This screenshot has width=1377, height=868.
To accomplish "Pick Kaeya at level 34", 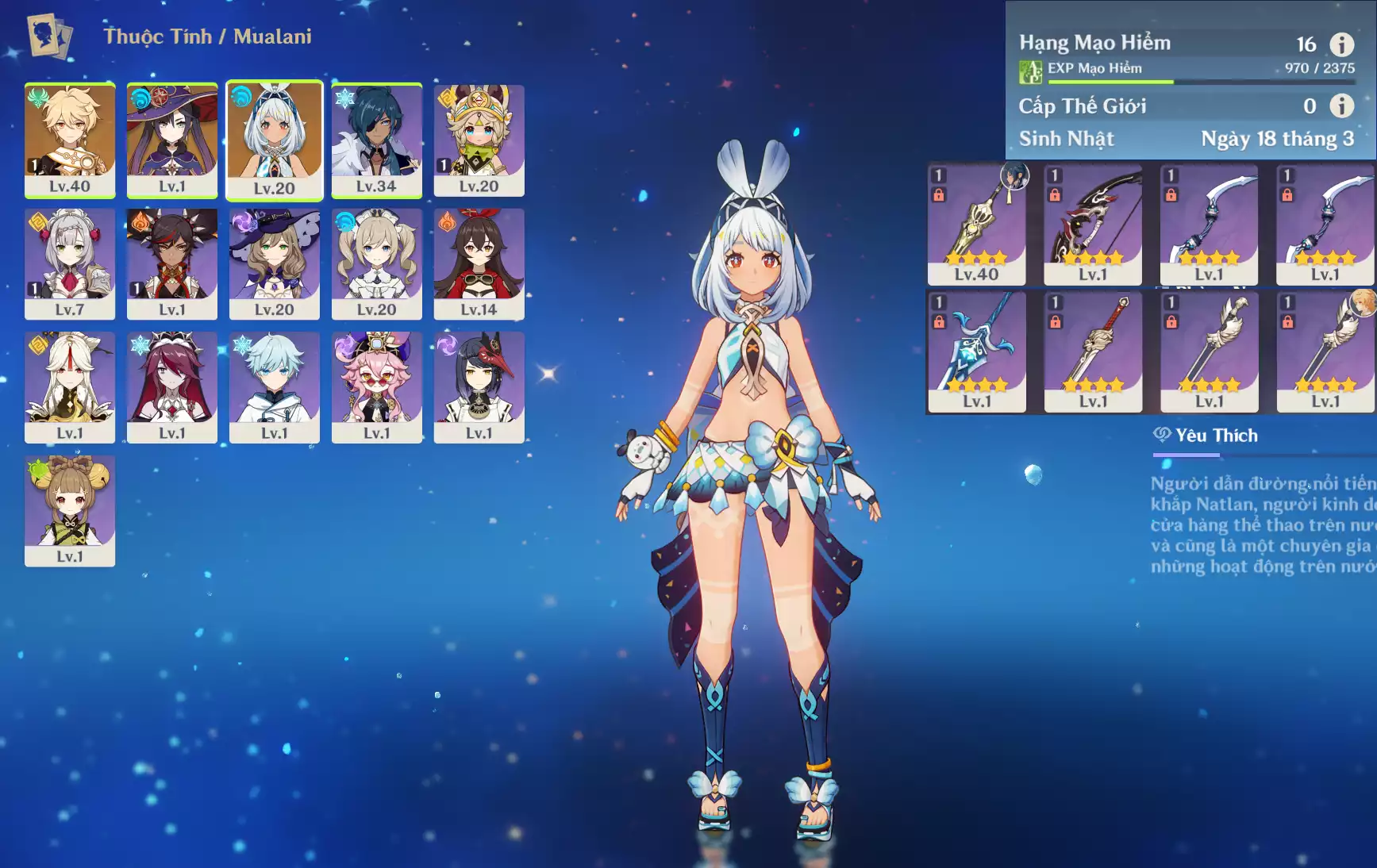I will 376,140.
